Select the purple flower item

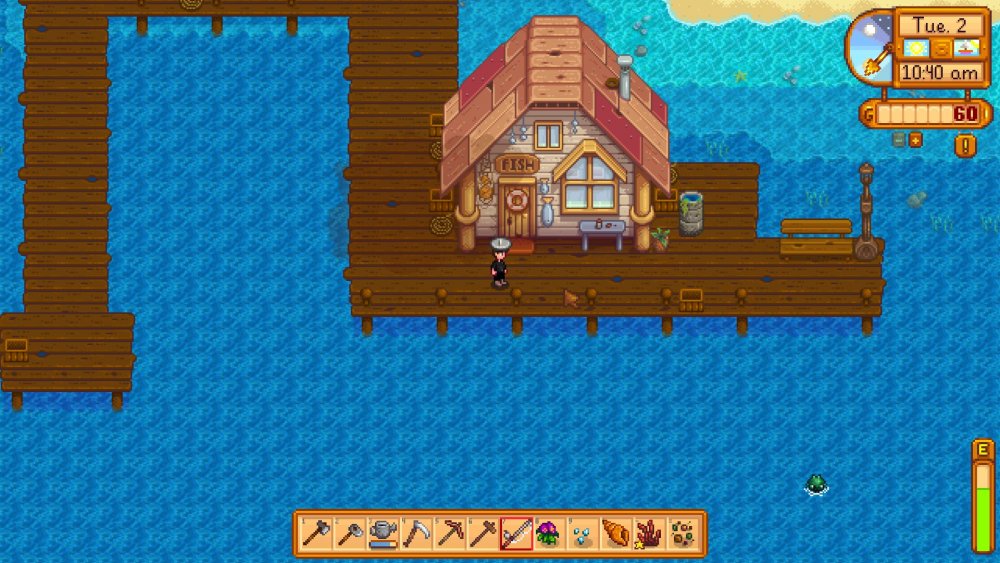click(549, 534)
